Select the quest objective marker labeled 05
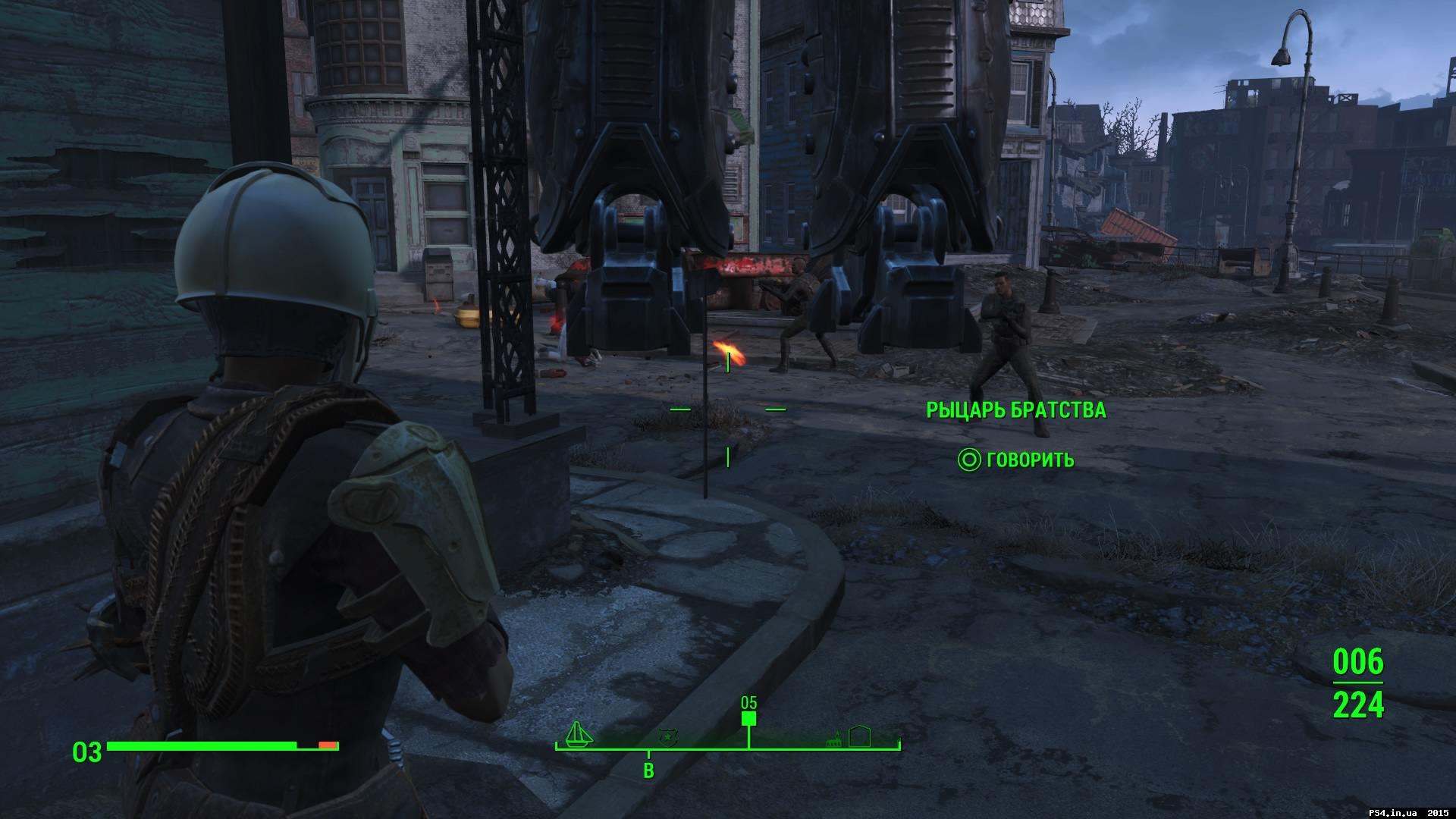 pyautogui.click(x=749, y=717)
